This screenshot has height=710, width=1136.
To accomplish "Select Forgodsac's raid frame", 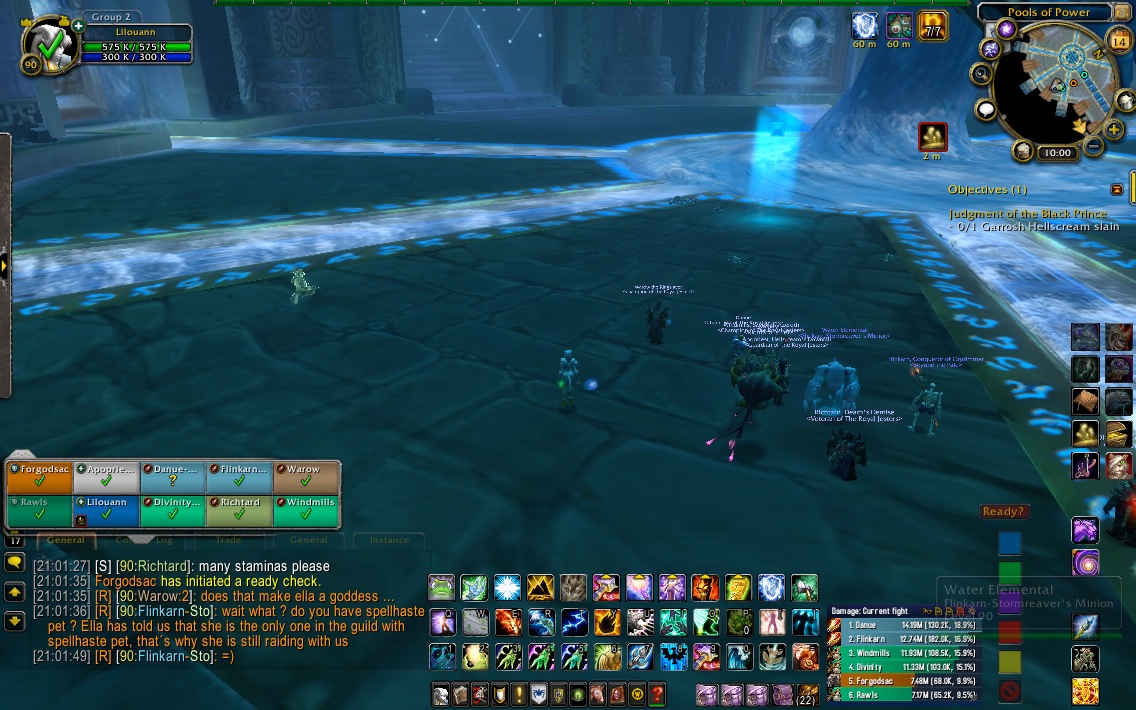I will point(39,476).
